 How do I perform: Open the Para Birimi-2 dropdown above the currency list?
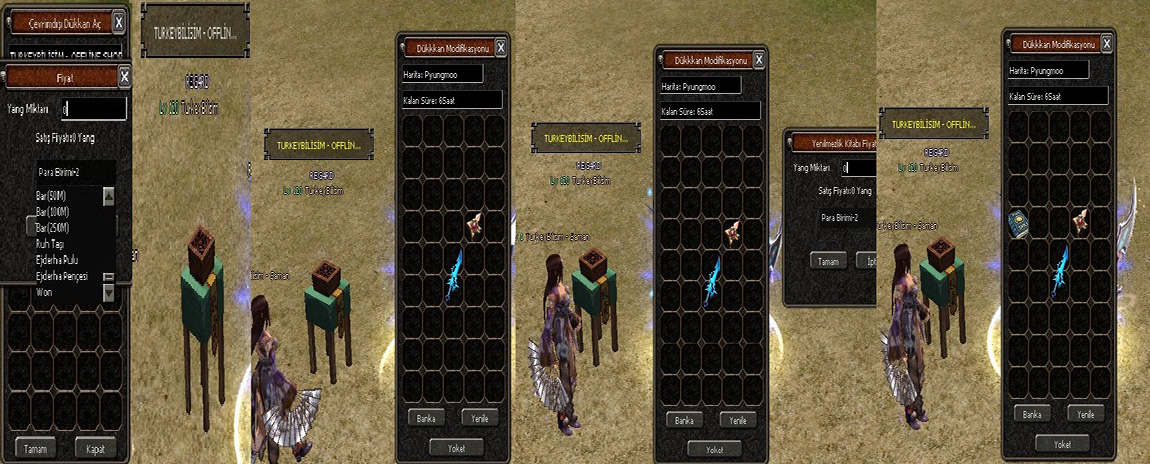point(67,172)
